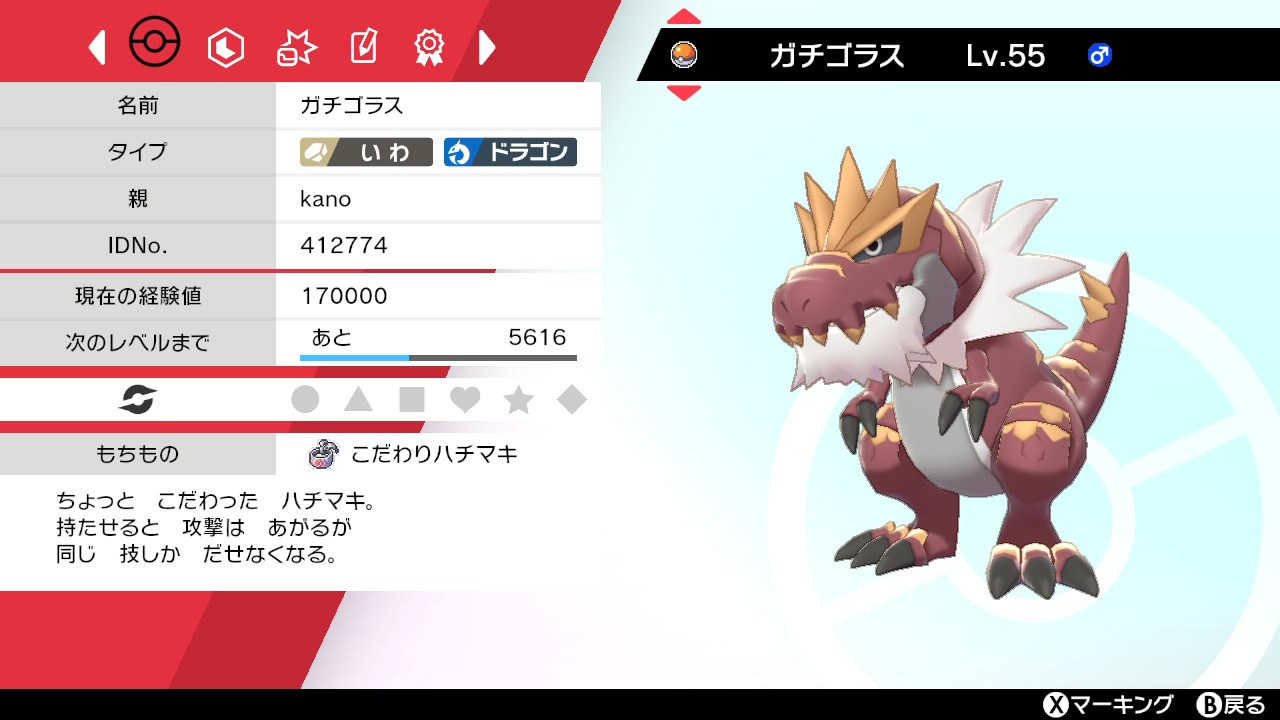Click the right arrow to change page

point(487,46)
